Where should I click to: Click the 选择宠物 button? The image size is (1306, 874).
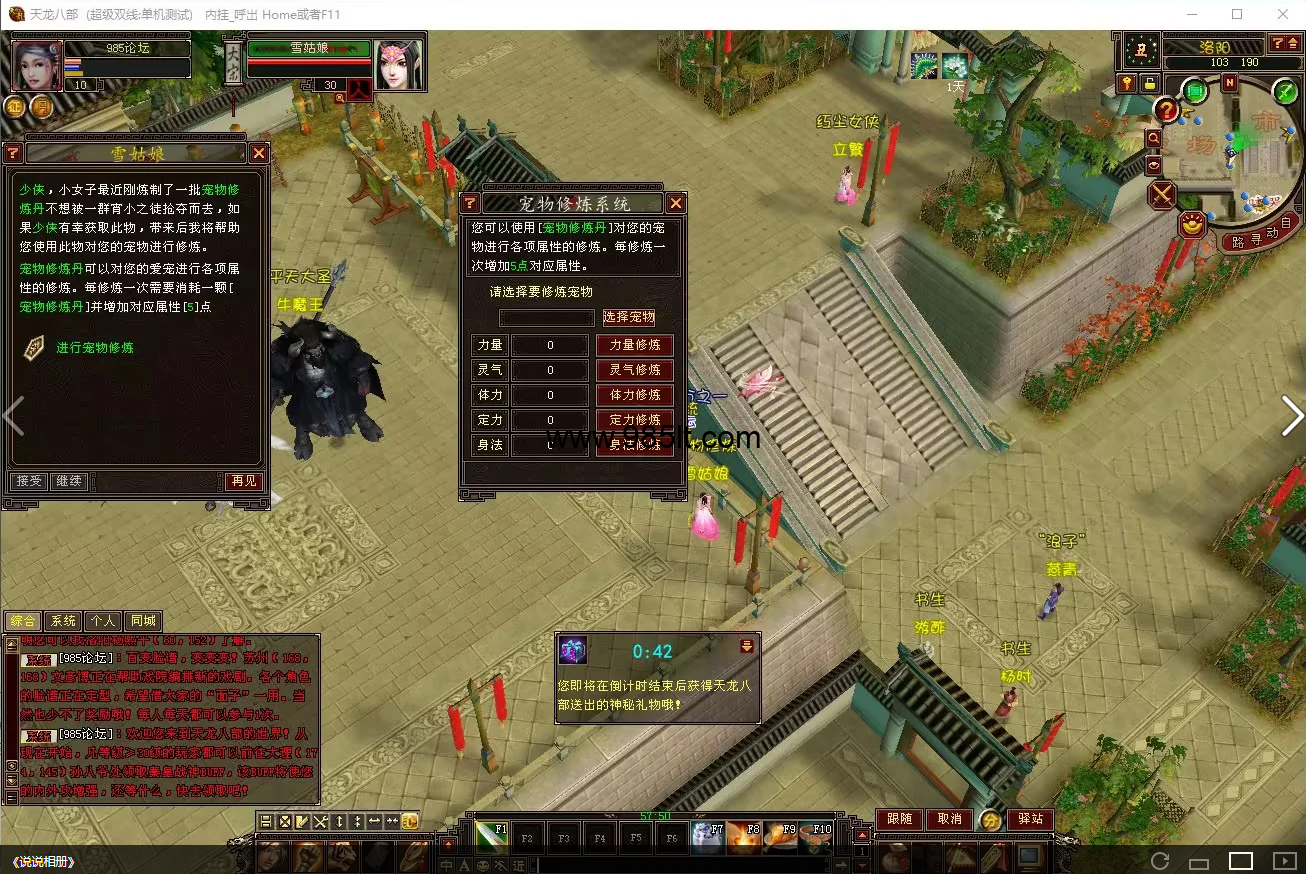pos(629,317)
